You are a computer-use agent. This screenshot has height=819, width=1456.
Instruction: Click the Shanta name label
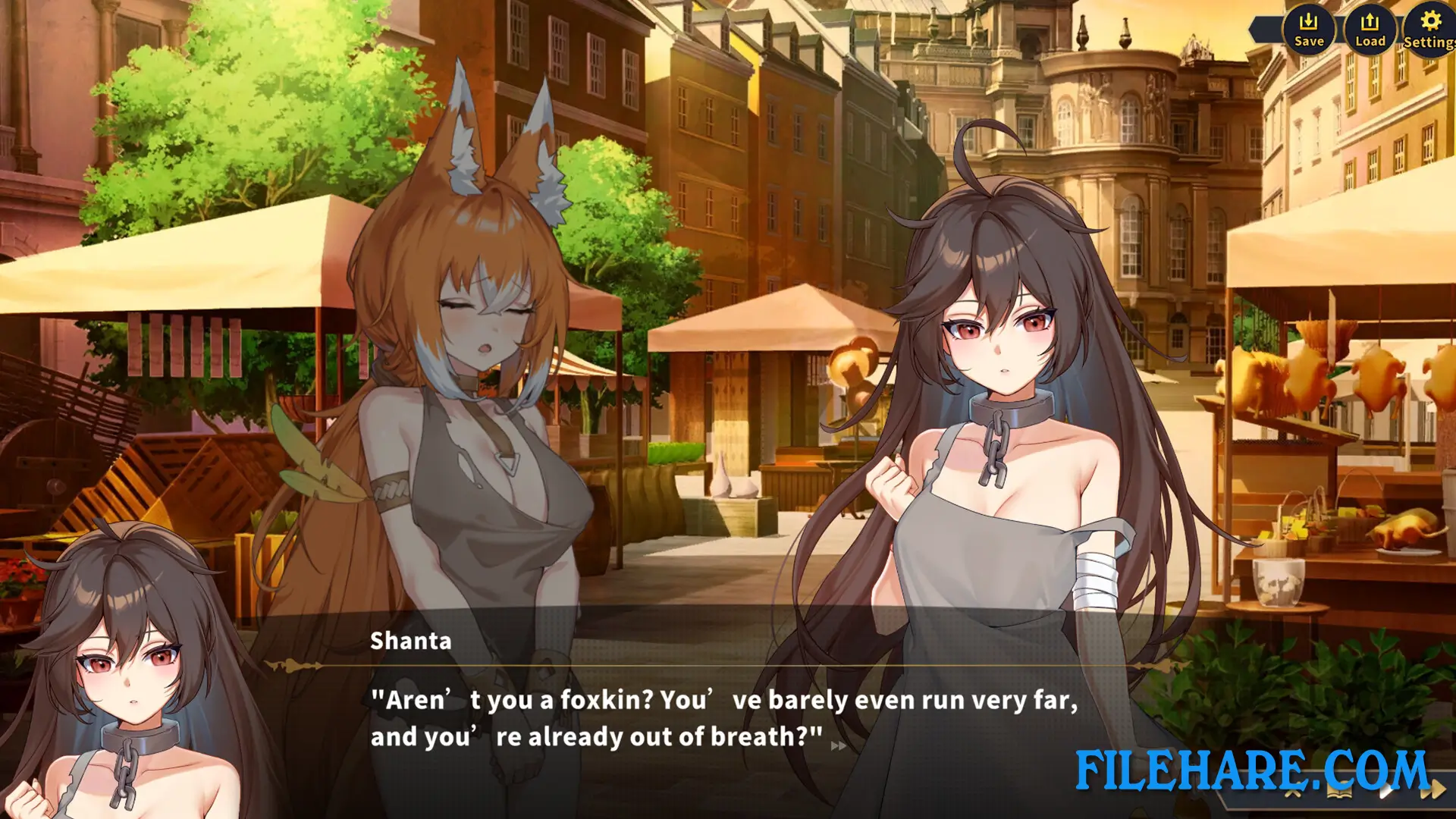pyautogui.click(x=409, y=641)
